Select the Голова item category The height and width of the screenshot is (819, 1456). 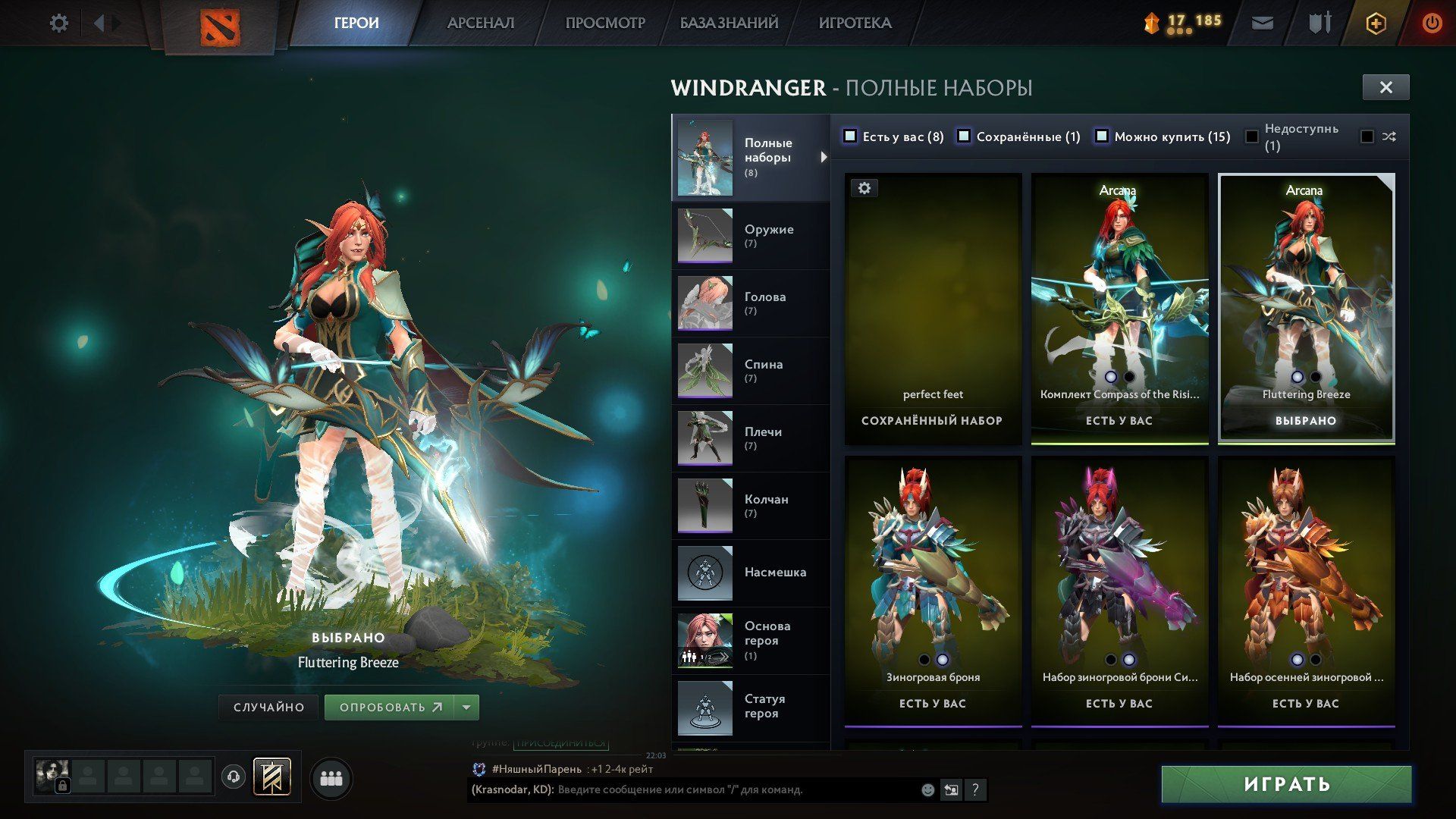pos(750,303)
